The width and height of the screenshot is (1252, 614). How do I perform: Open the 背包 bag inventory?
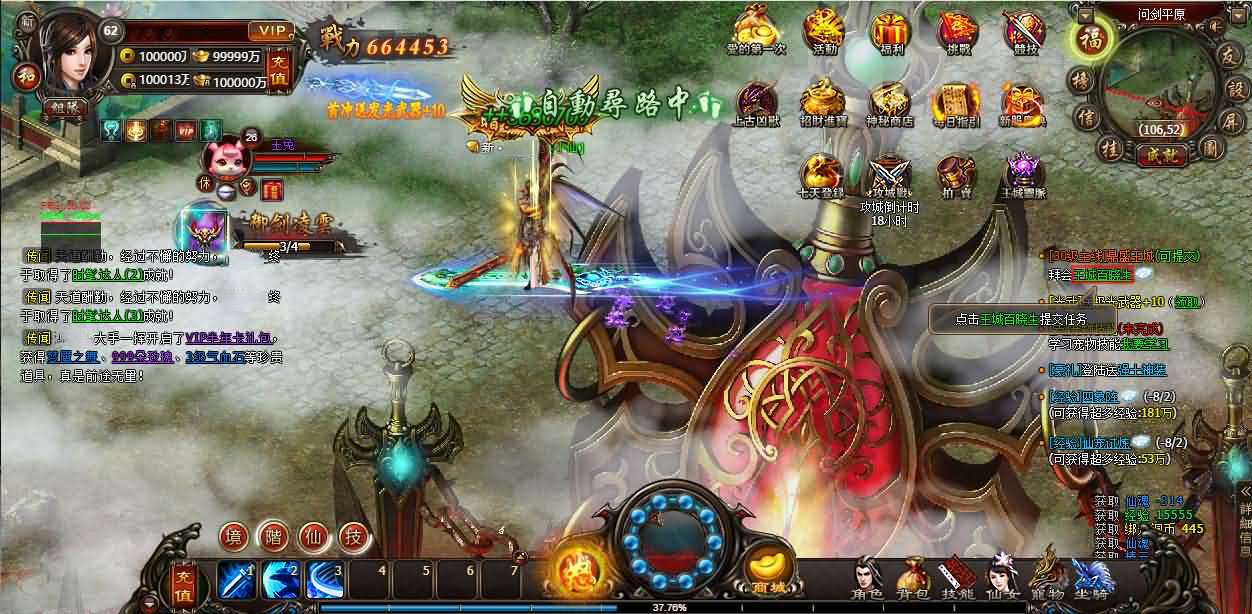(x=912, y=577)
